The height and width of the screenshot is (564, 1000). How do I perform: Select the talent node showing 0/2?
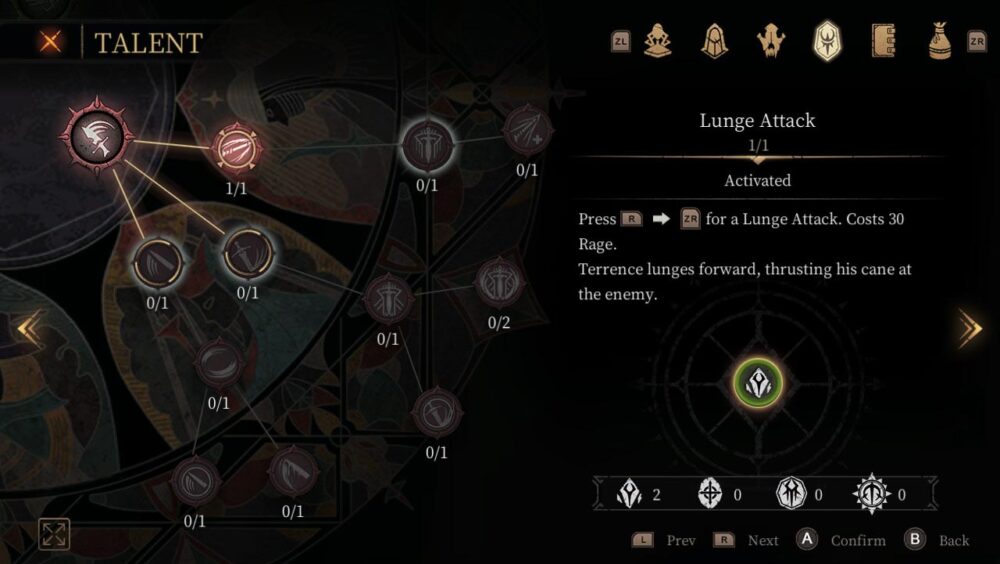[x=497, y=283]
